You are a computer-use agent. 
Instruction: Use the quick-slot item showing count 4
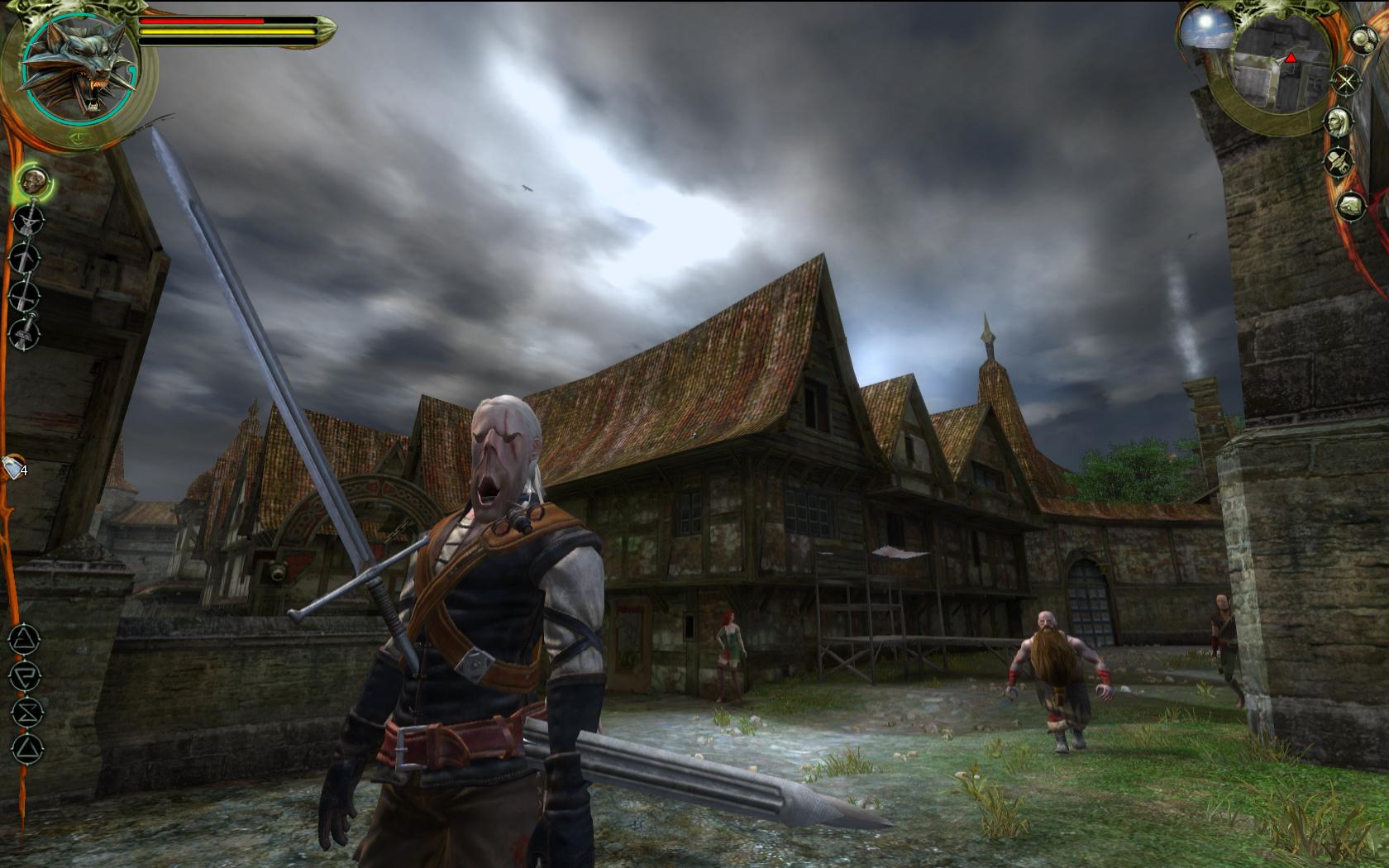point(14,468)
